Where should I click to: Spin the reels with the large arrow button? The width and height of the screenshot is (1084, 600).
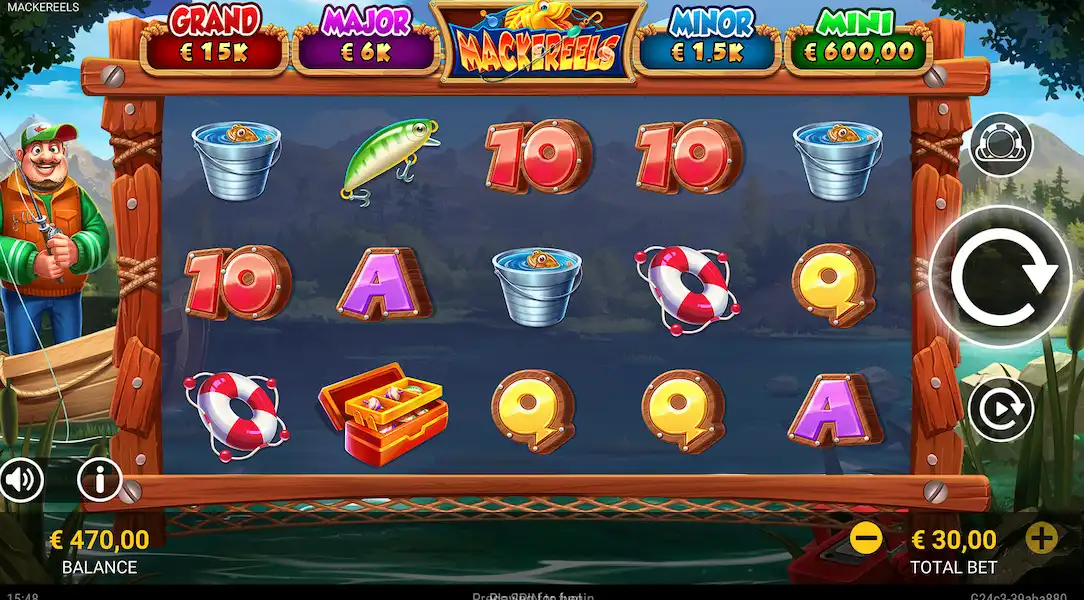click(1001, 277)
